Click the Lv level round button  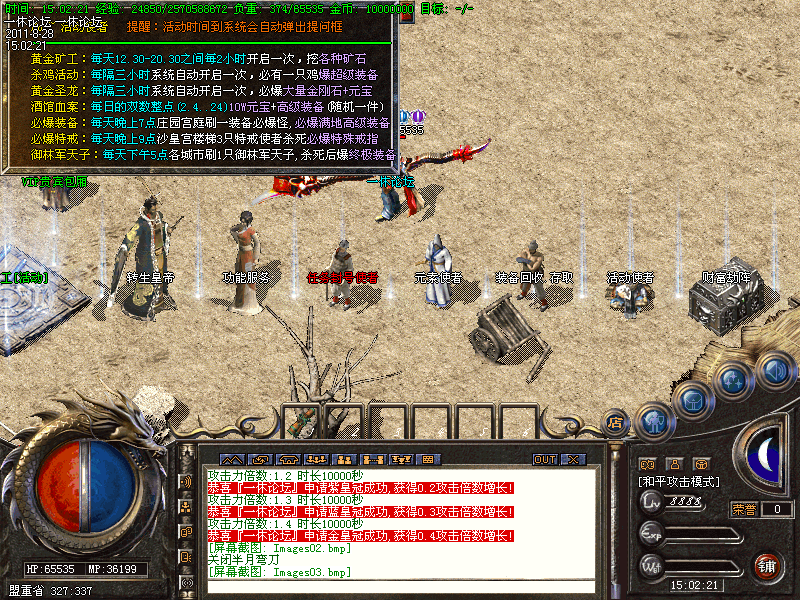point(651,502)
